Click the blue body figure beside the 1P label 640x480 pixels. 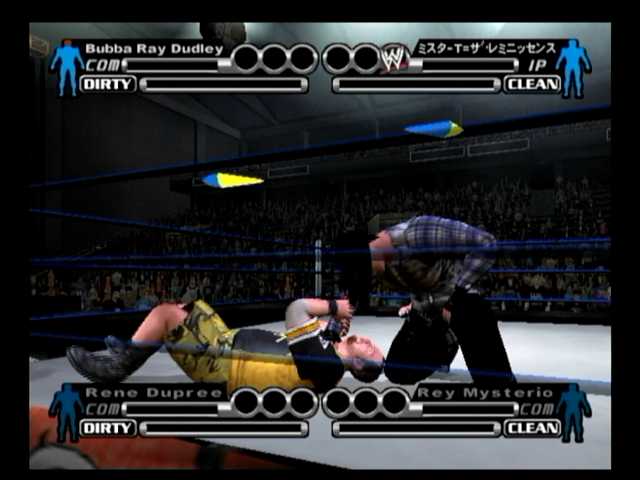coord(573,67)
